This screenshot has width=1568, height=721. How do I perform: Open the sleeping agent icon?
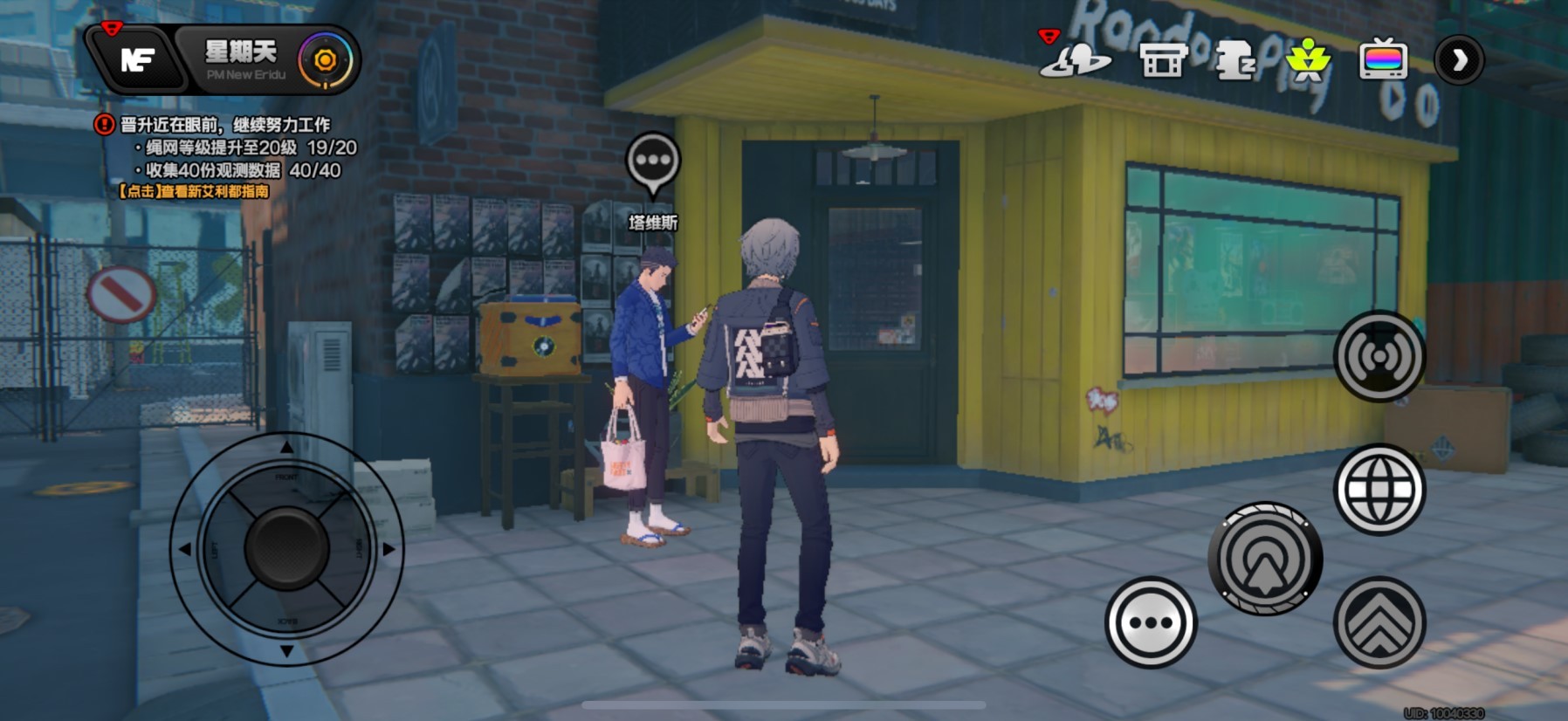click(1234, 60)
